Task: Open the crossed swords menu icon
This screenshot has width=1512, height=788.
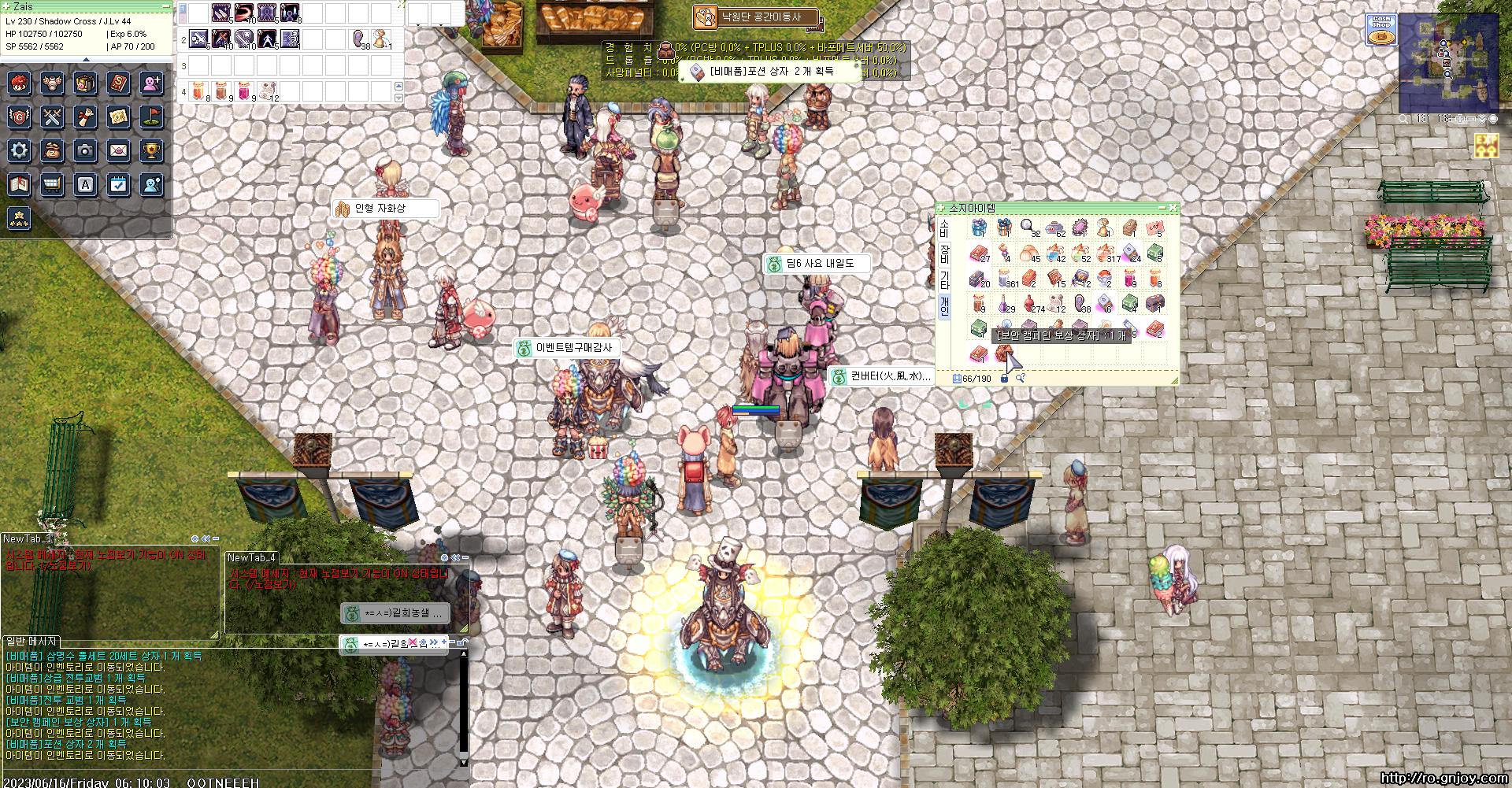Action: coord(53,117)
